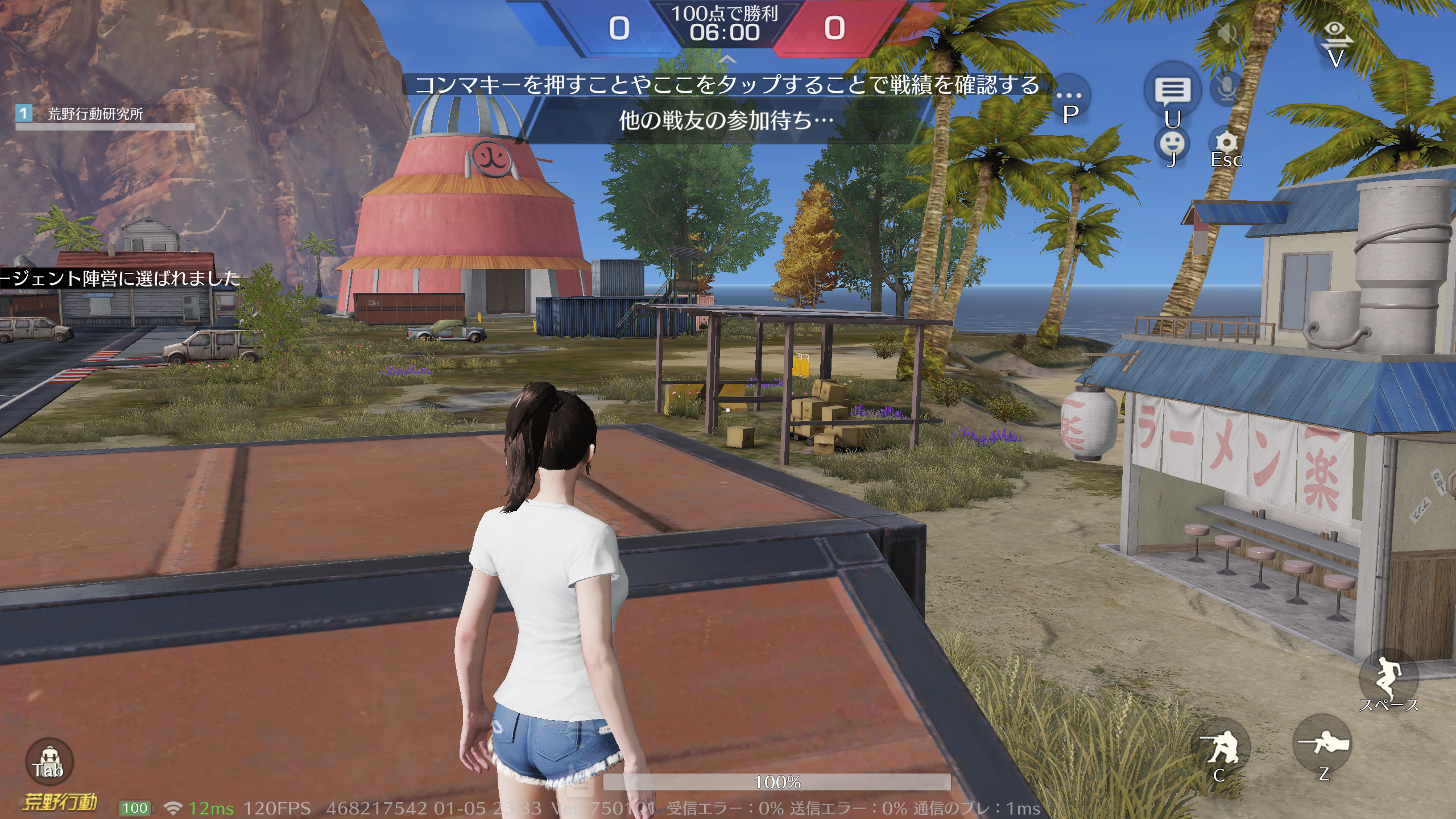This screenshot has width=1456, height=819.
Task: Select teammate 荒野行動研究所 in the squad list
Action: coord(96,114)
